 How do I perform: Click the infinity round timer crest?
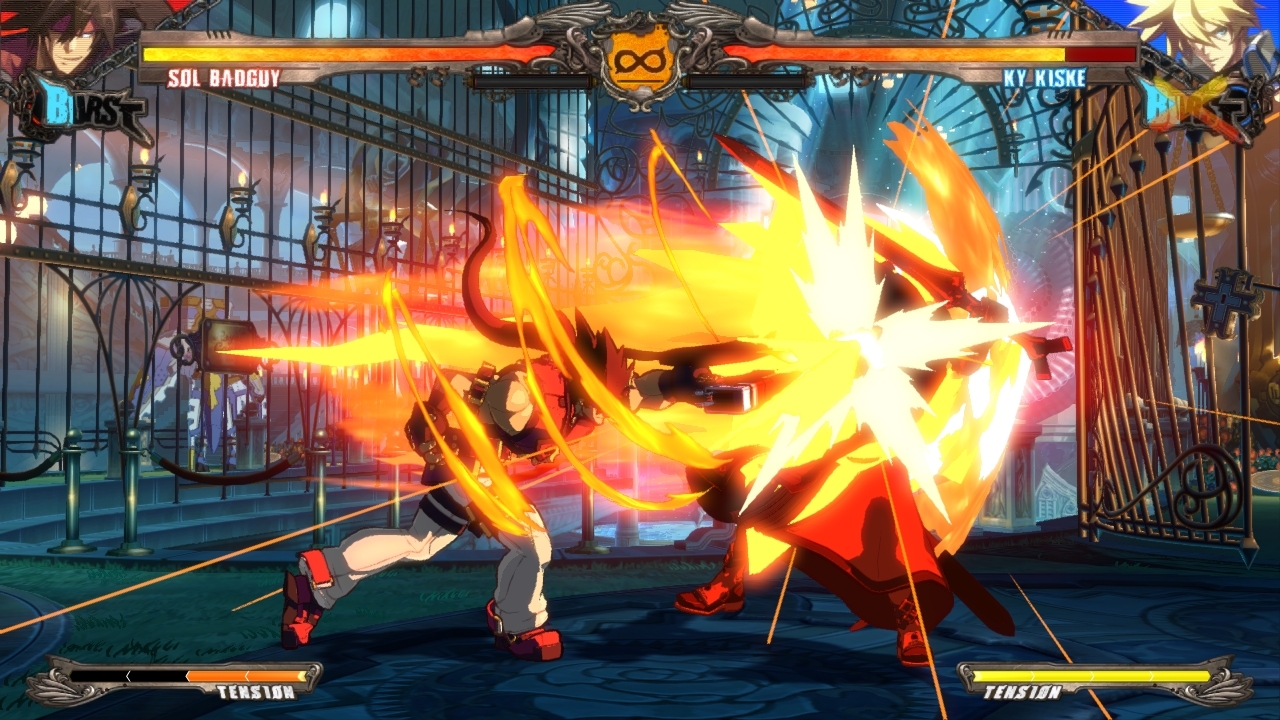[x=640, y=60]
